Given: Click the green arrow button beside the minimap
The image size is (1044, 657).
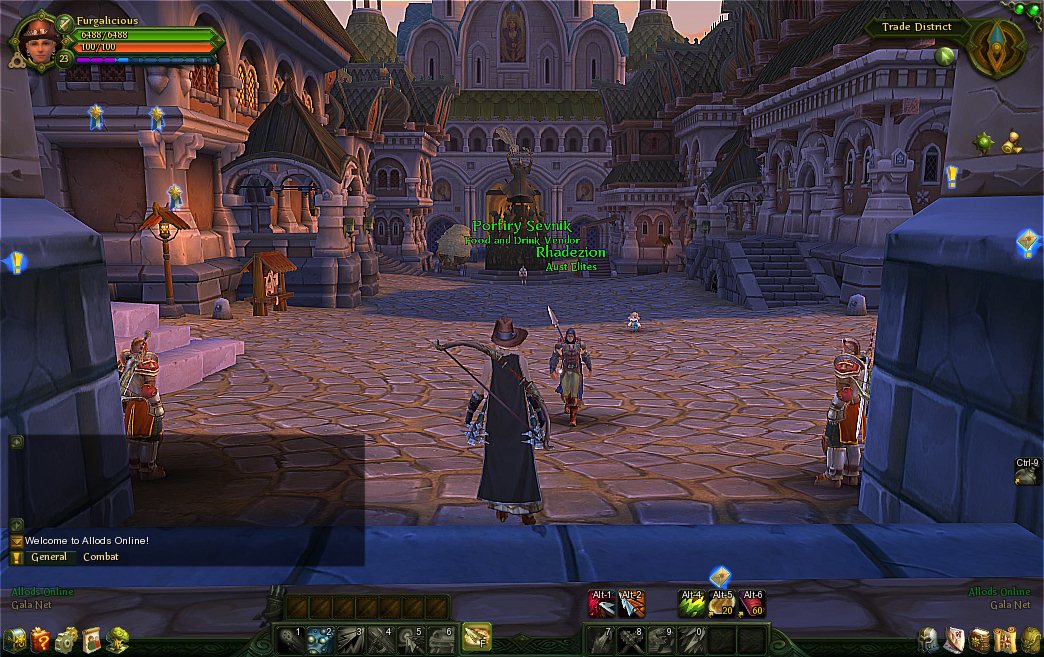Looking at the screenshot, I should coord(943,57).
